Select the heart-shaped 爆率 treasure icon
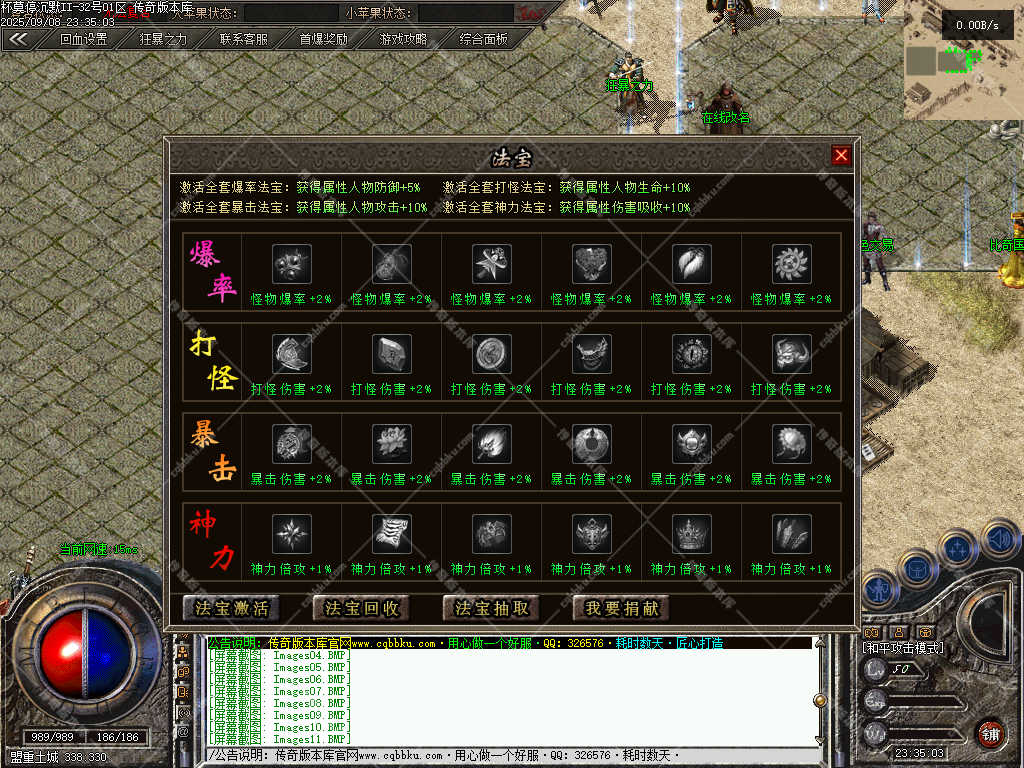1024x768 pixels. coord(591,264)
